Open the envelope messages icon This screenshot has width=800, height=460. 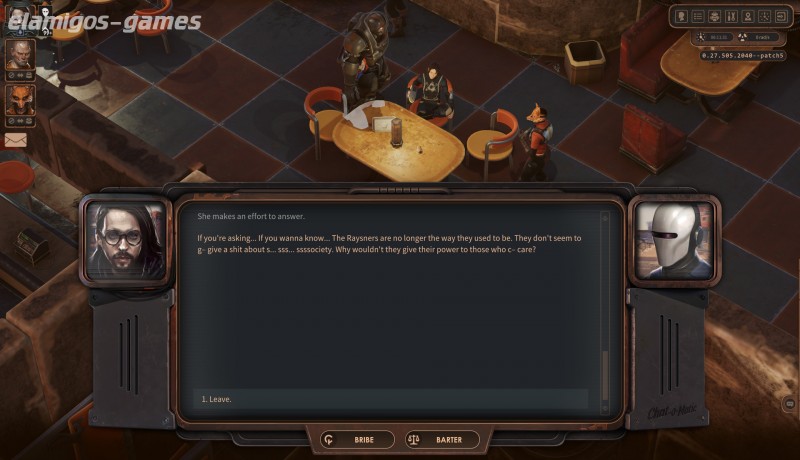point(15,140)
